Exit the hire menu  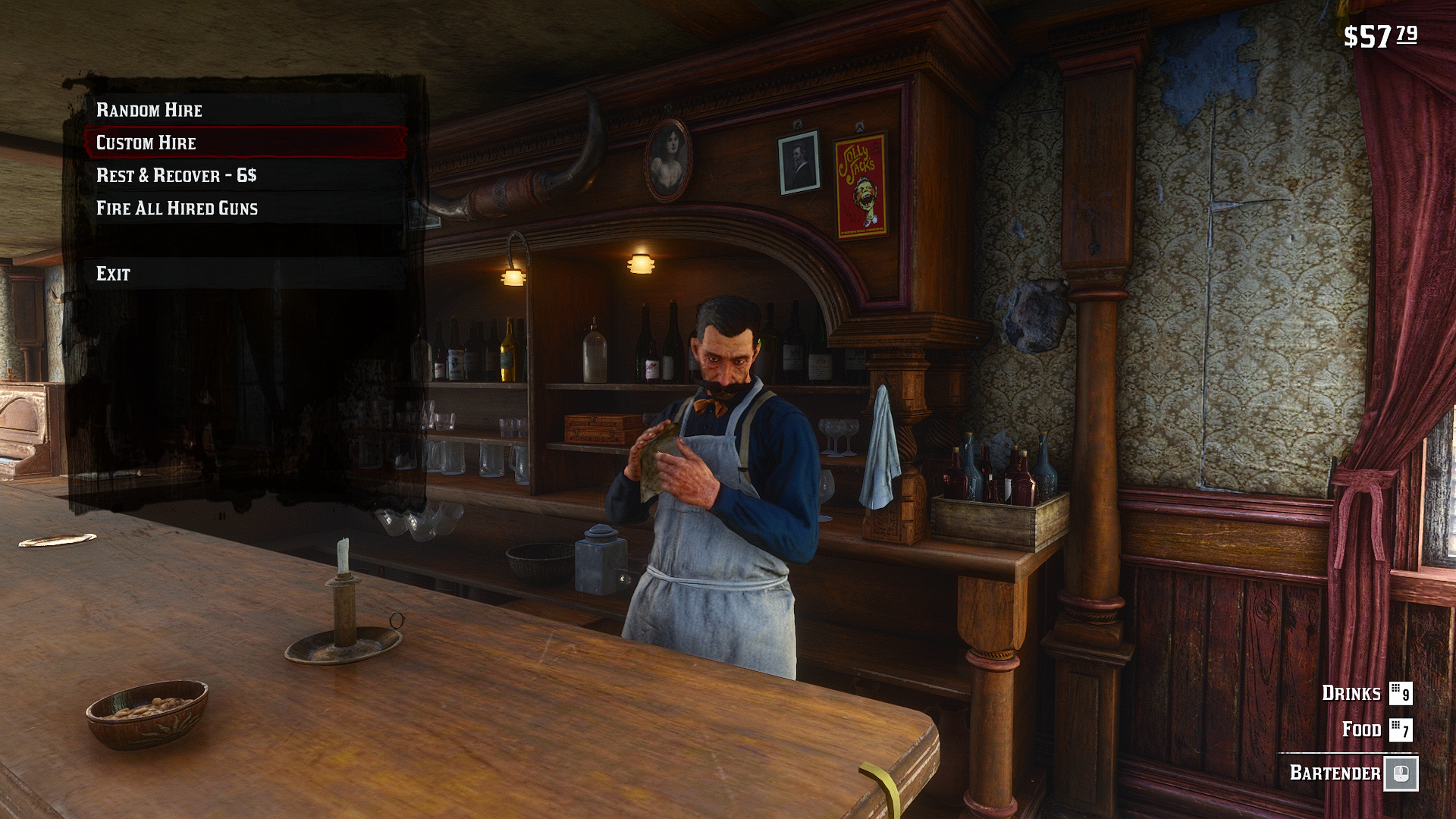click(x=114, y=274)
